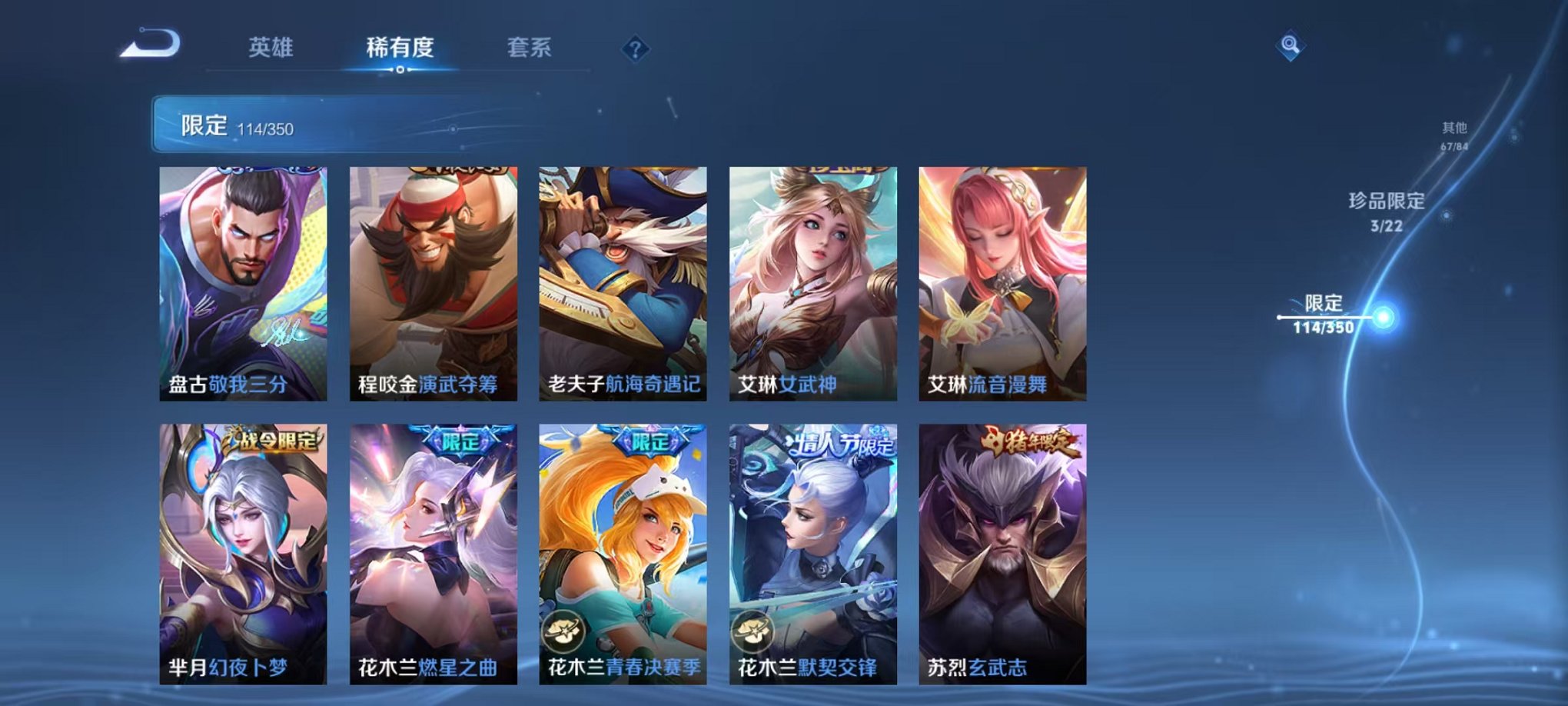The height and width of the screenshot is (706, 1568).
Task: Select the 稀有度 tab
Action: [x=401, y=46]
